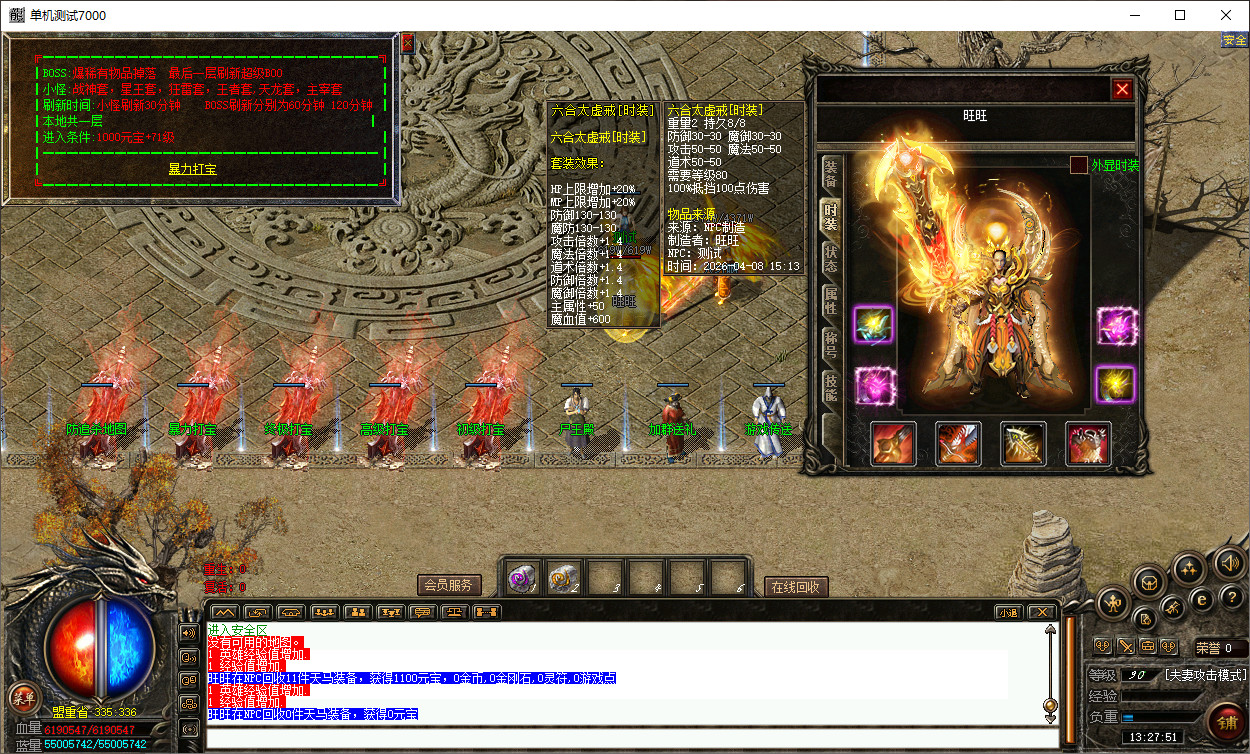Select the 称号 title tab
The image size is (1250, 754).
click(831, 345)
